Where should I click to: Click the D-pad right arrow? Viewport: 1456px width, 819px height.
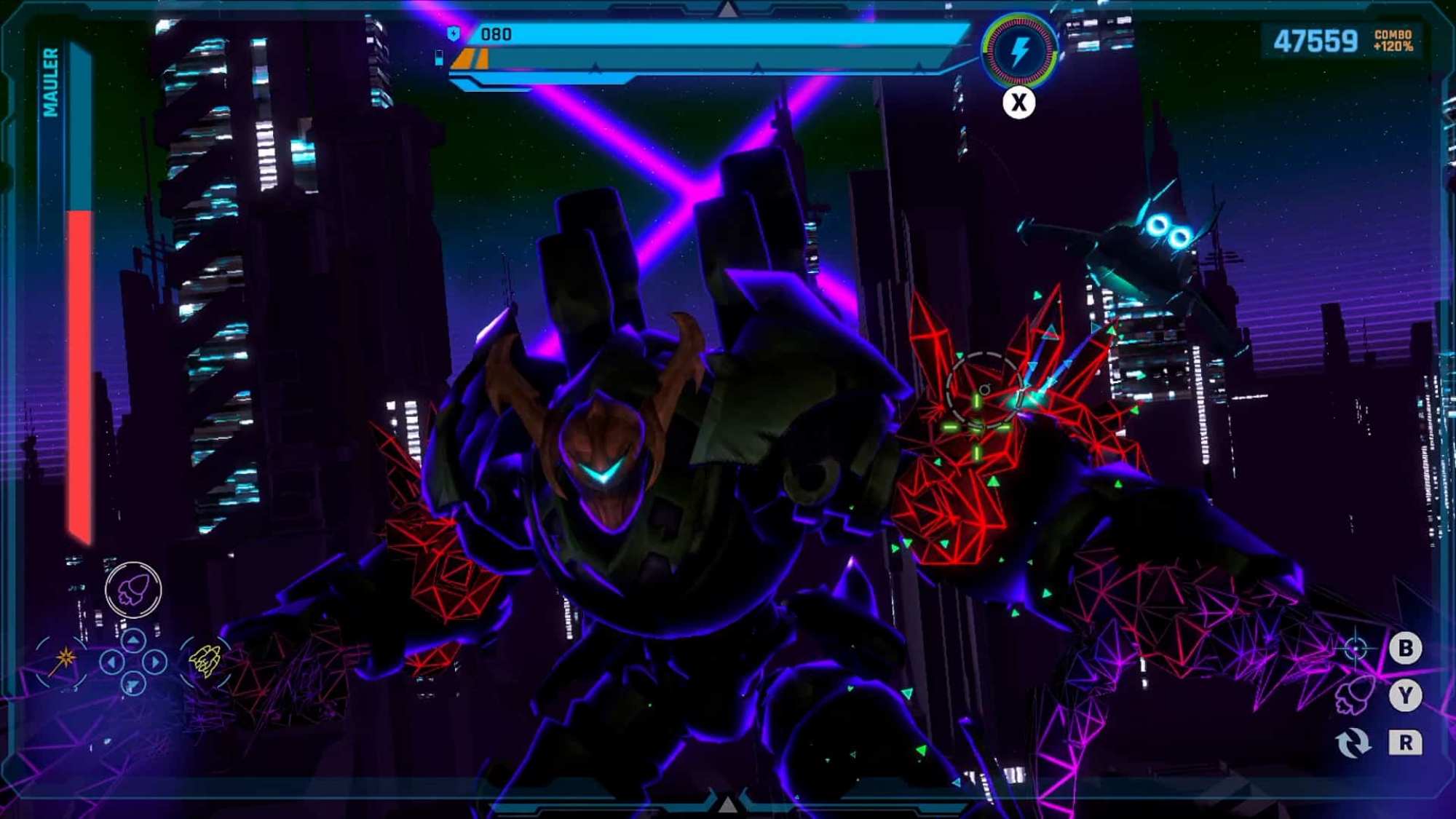point(154,662)
